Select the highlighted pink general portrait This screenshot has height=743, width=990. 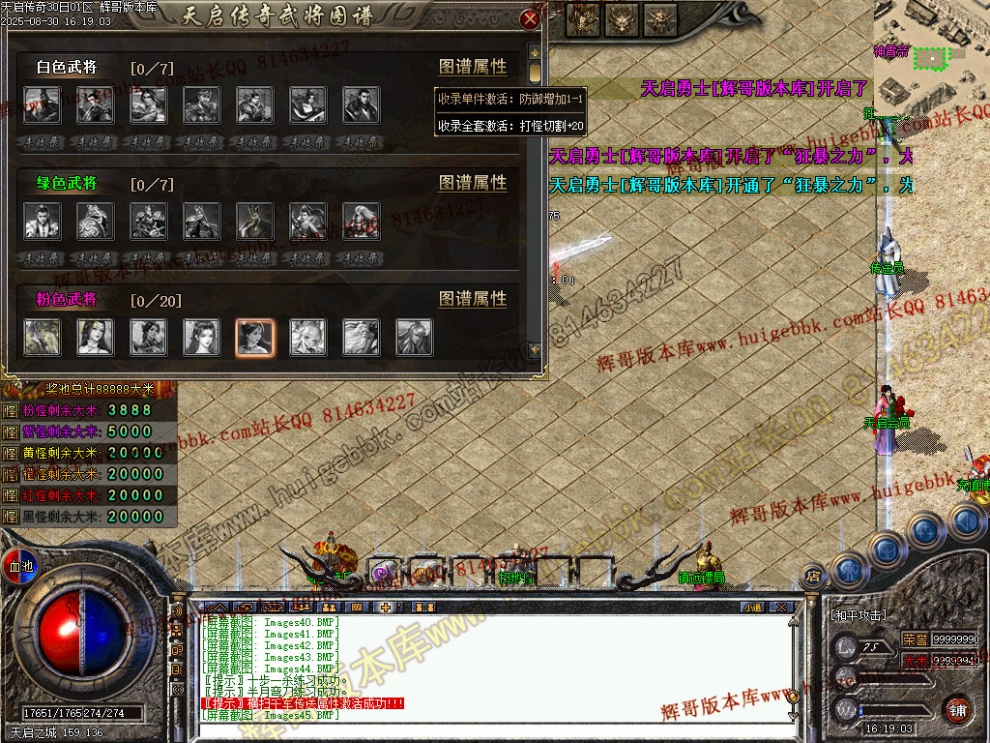254,337
